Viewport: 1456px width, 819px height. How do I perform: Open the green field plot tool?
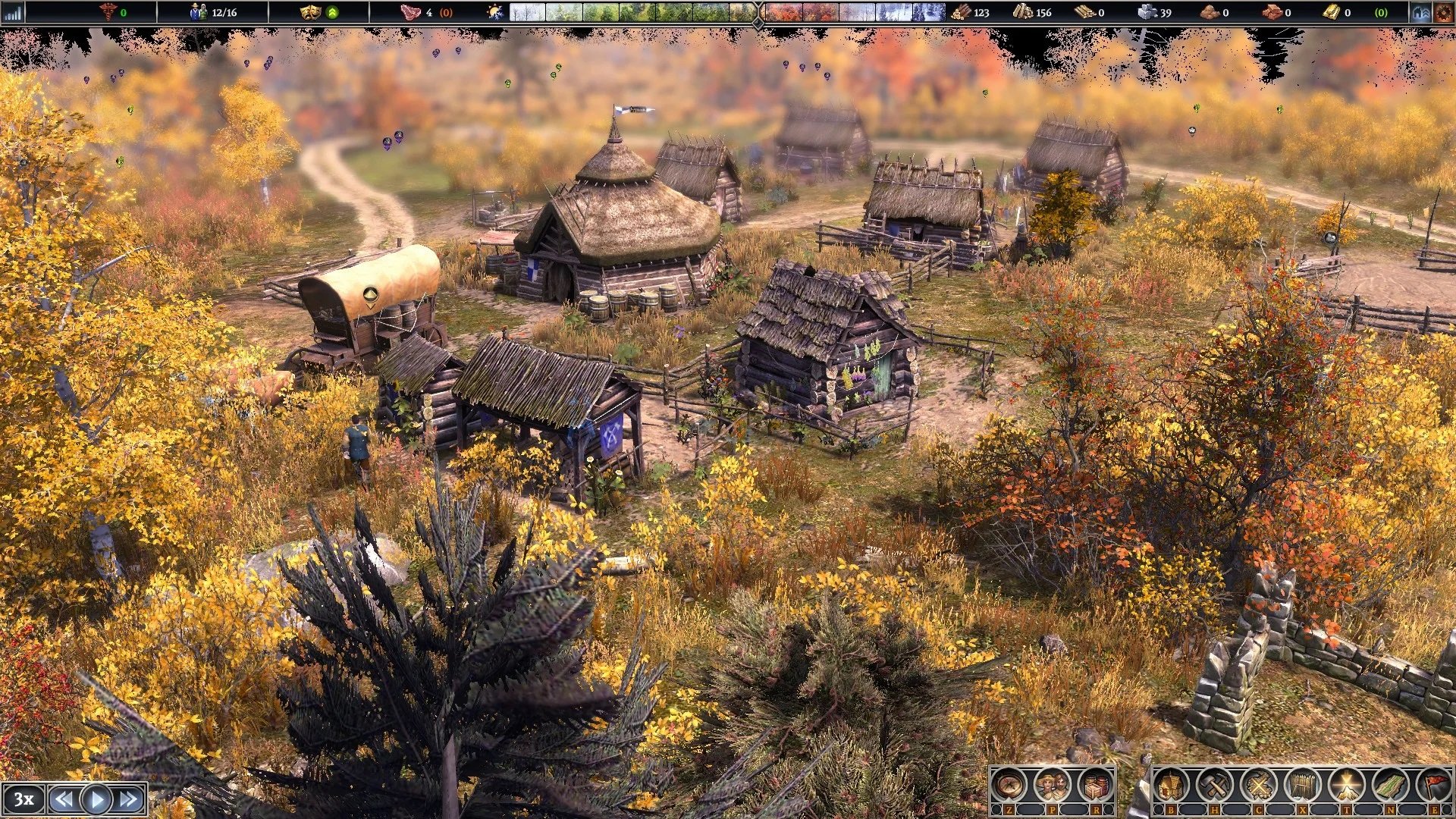1390,785
